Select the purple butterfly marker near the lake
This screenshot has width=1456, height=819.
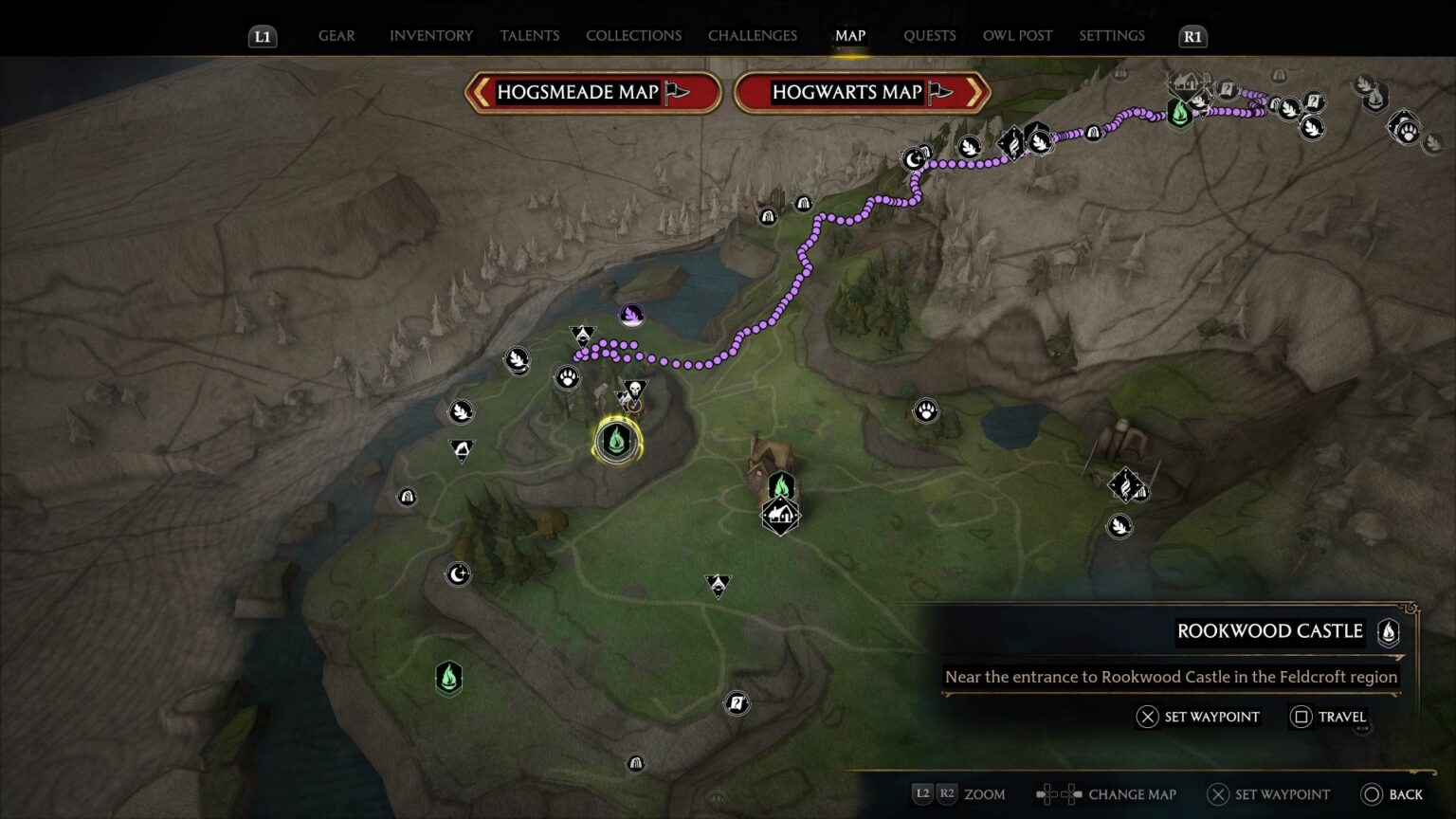coord(631,315)
